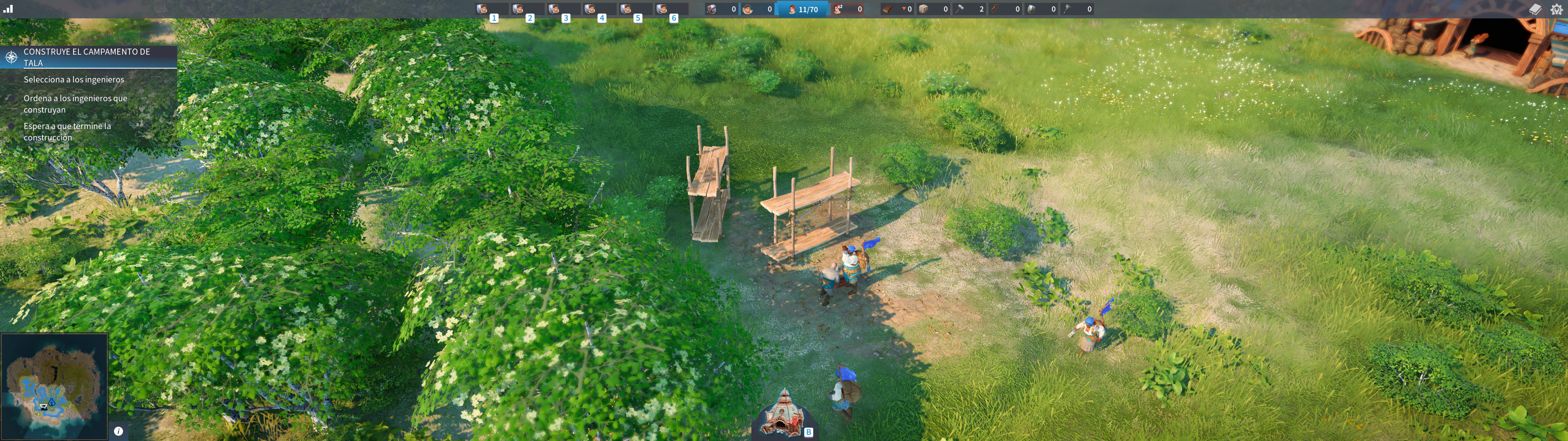This screenshot has height=441, width=1568.
Task: Open the info button beside the minimap
Action: 119,431
